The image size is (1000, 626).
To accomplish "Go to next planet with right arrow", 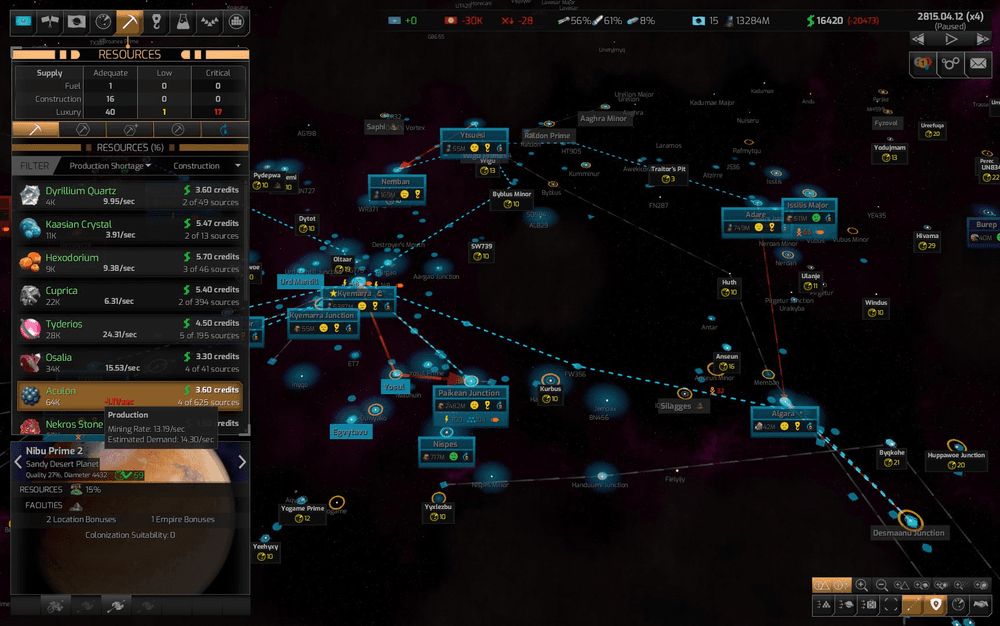I will [241, 462].
